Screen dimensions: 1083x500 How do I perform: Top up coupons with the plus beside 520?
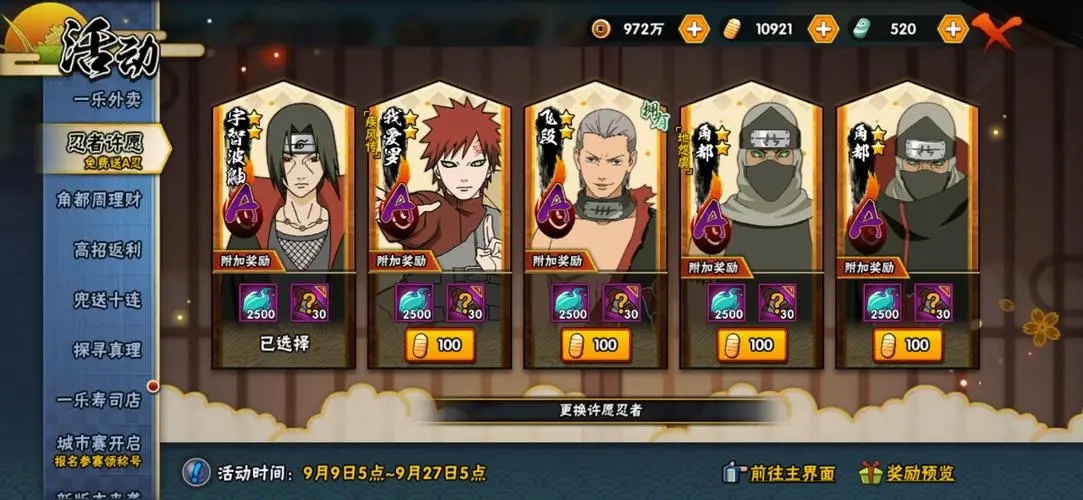(x=952, y=29)
